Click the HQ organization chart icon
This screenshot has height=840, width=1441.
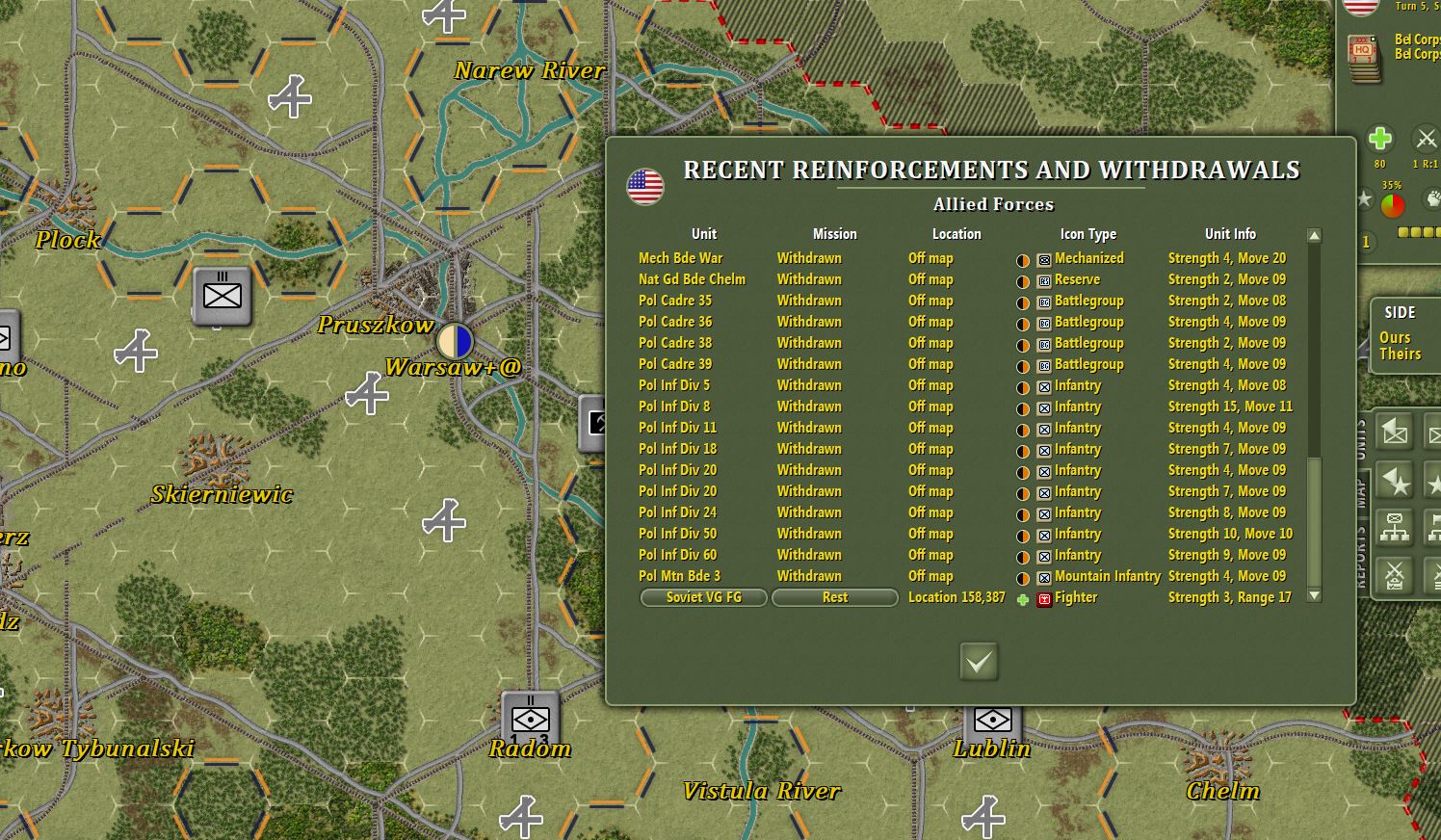1395,527
